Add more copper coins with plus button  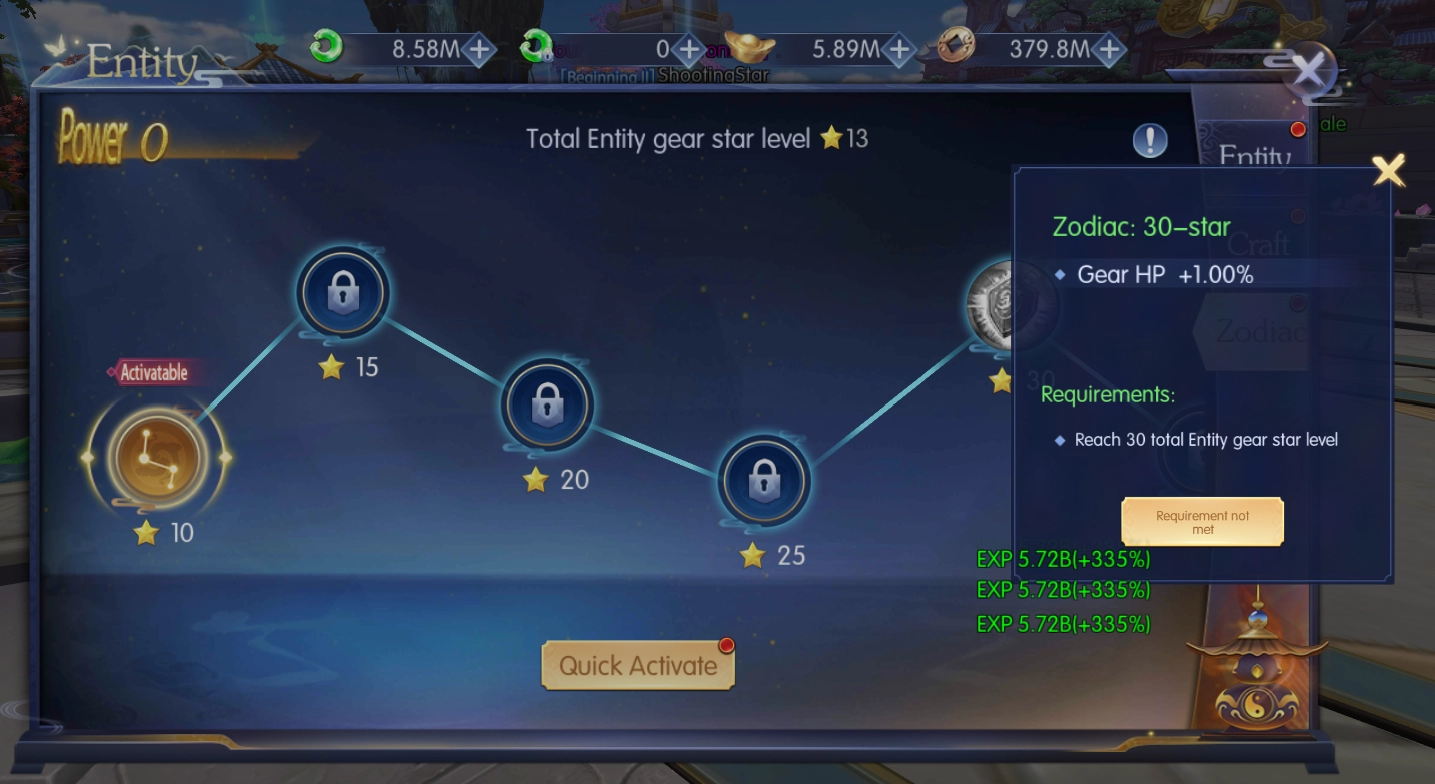[x=1110, y=49]
